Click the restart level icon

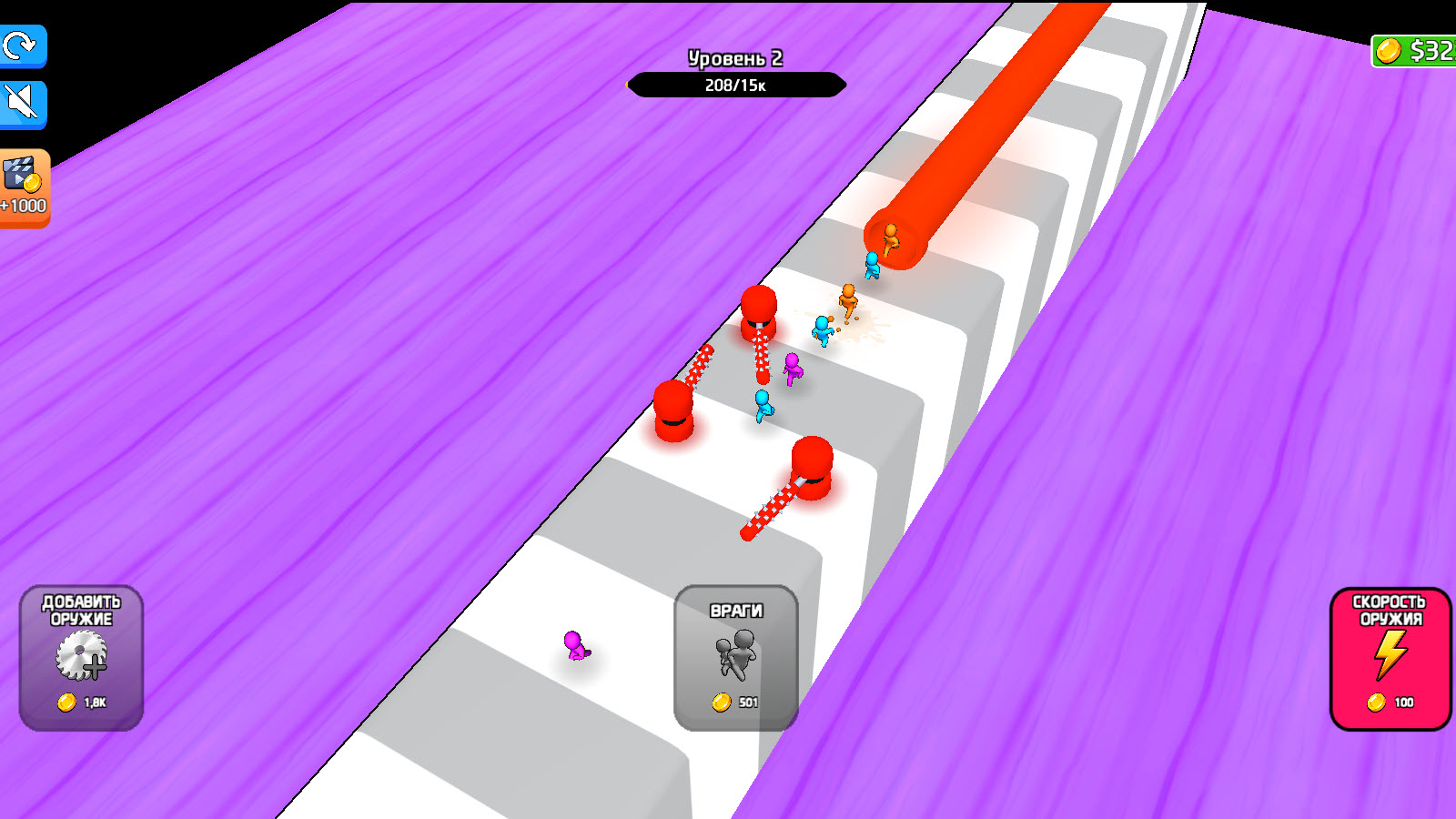(x=22, y=47)
